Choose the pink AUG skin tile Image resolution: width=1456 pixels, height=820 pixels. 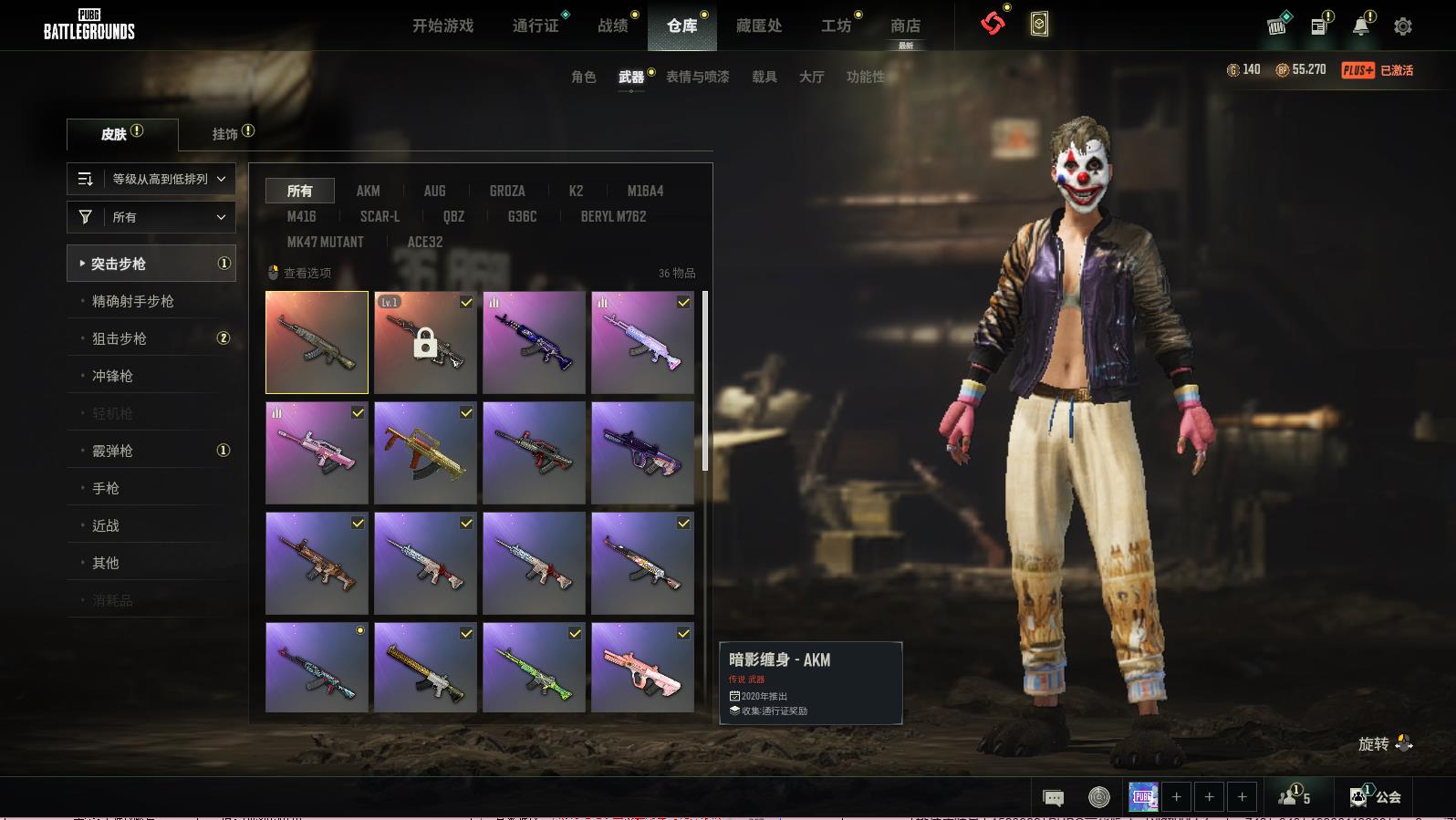pyautogui.click(x=642, y=674)
